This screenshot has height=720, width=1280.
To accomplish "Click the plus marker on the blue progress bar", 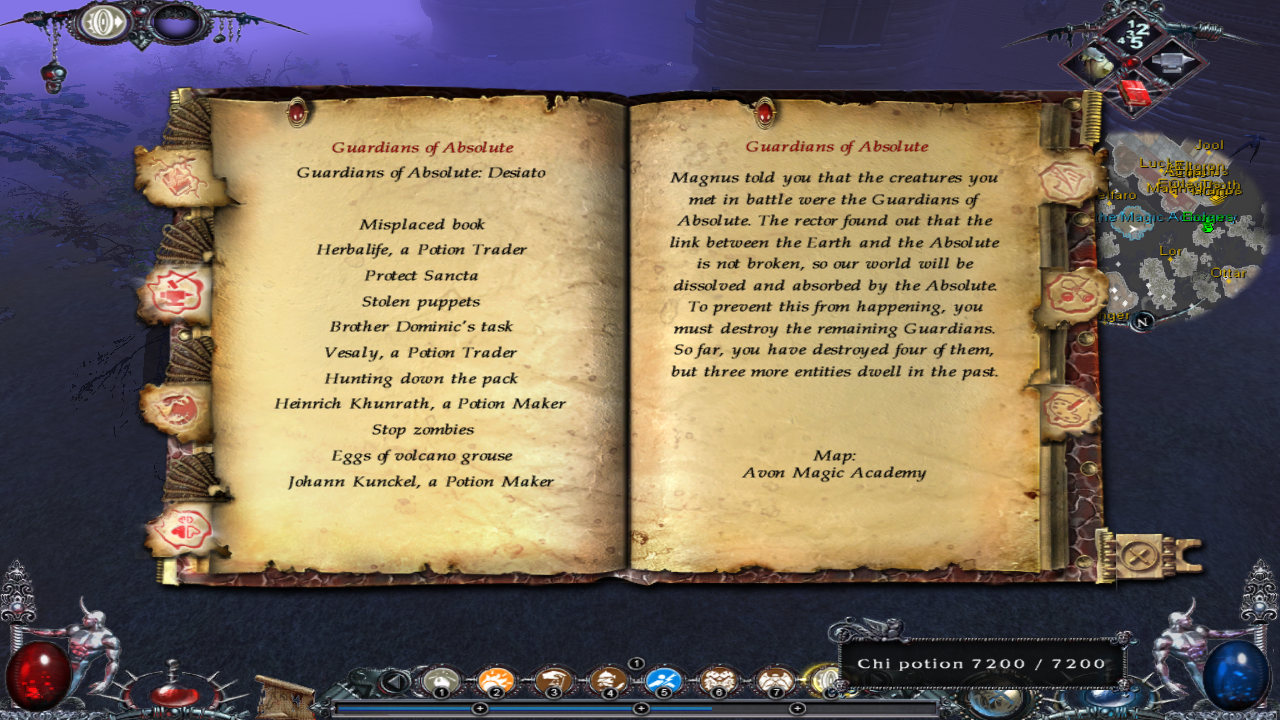I will (x=480, y=708).
